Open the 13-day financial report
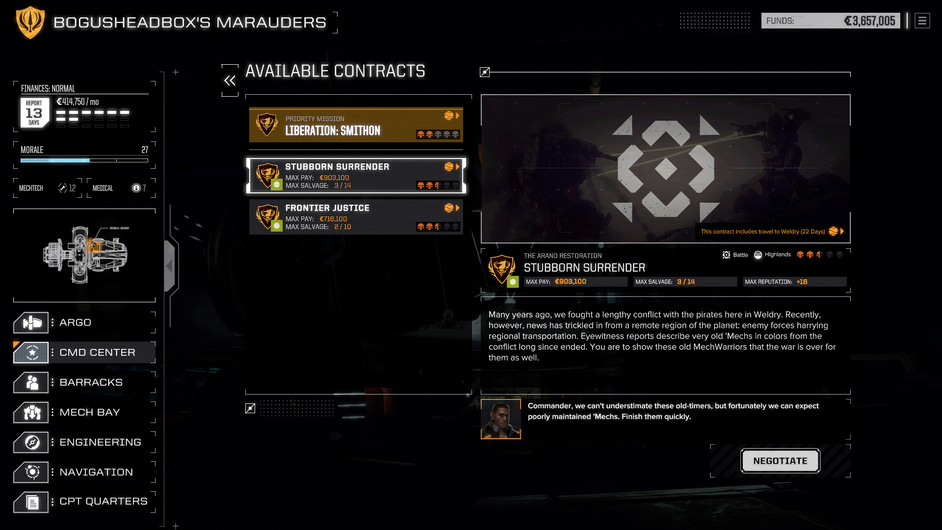The width and height of the screenshot is (942, 530). 35,114
